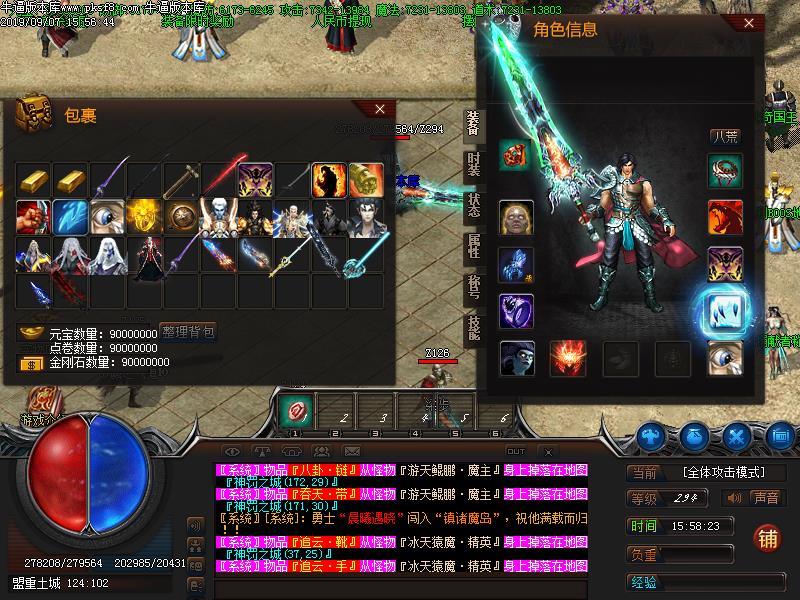The image size is (800, 600).
Task: Click the glowing ice claw equipment slot
Action: (725, 311)
